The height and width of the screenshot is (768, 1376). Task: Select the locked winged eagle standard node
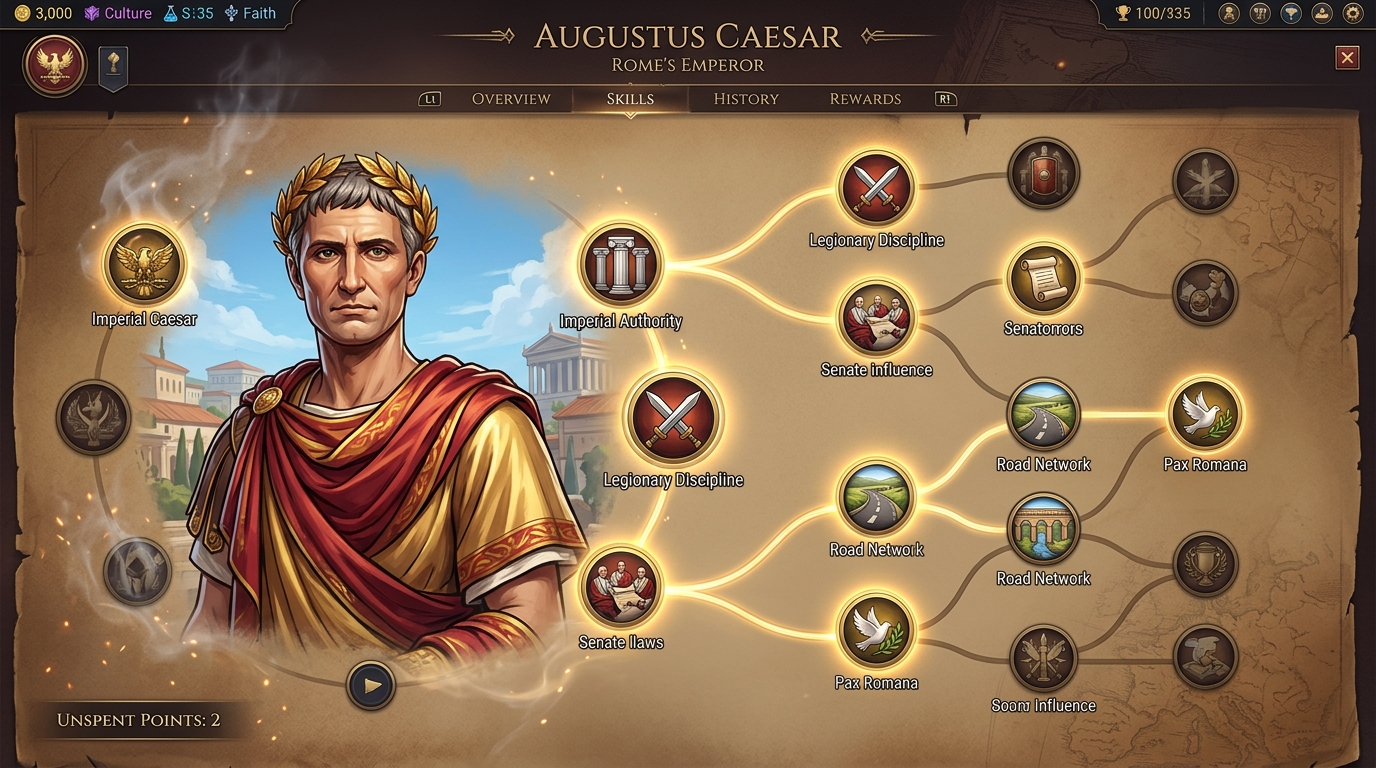point(93,417)
